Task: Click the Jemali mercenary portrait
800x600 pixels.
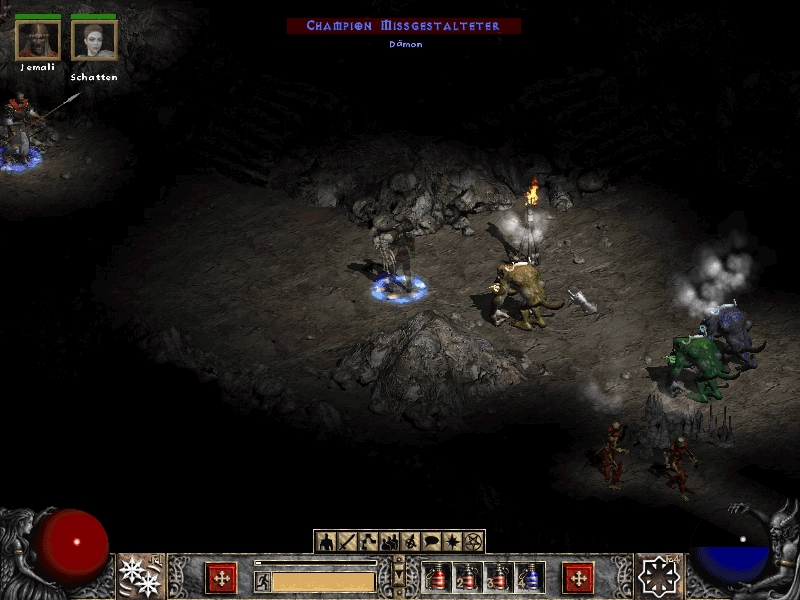Action: point(38,40)
